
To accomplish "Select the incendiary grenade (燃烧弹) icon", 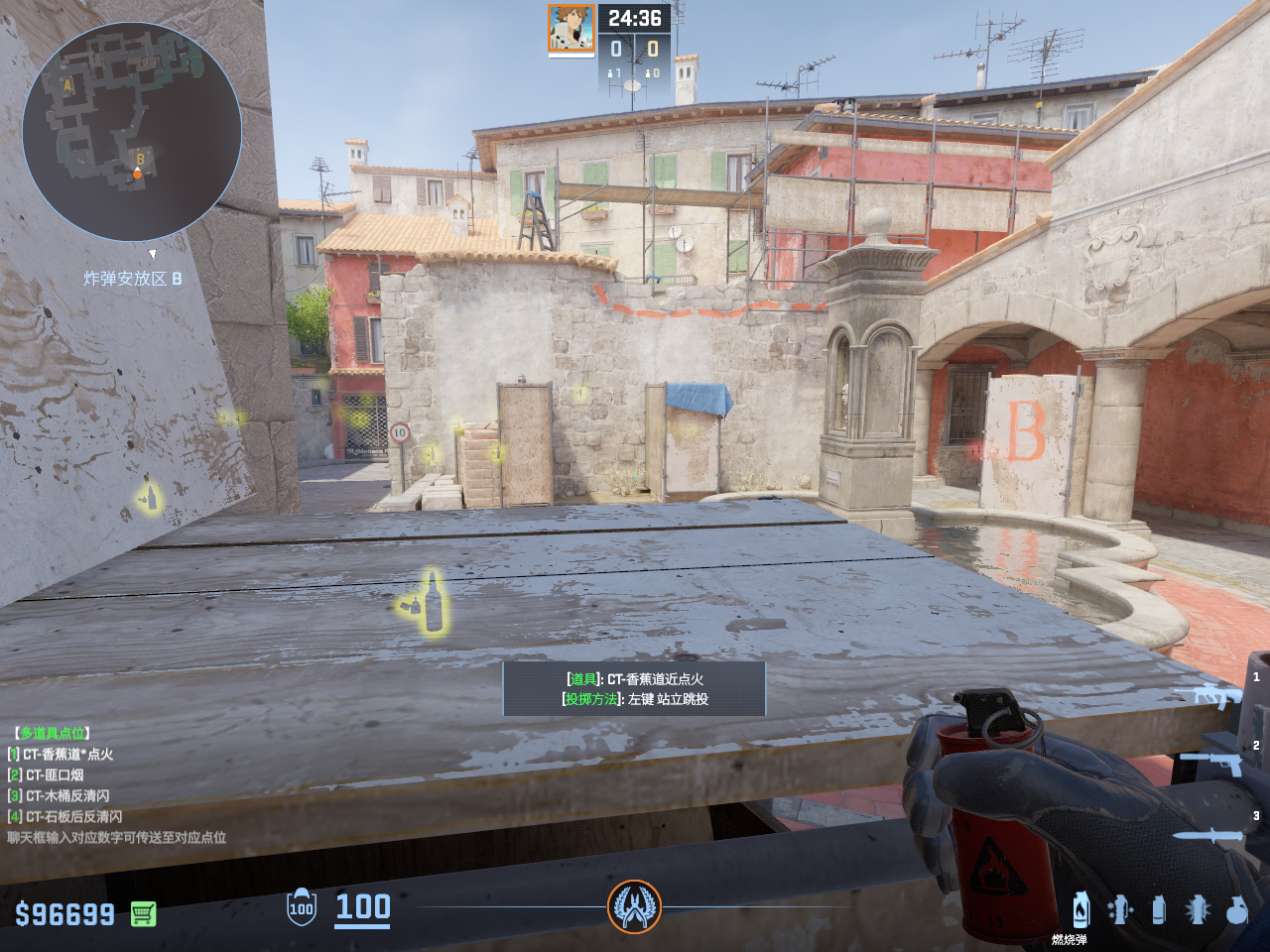I will 1080,909.
